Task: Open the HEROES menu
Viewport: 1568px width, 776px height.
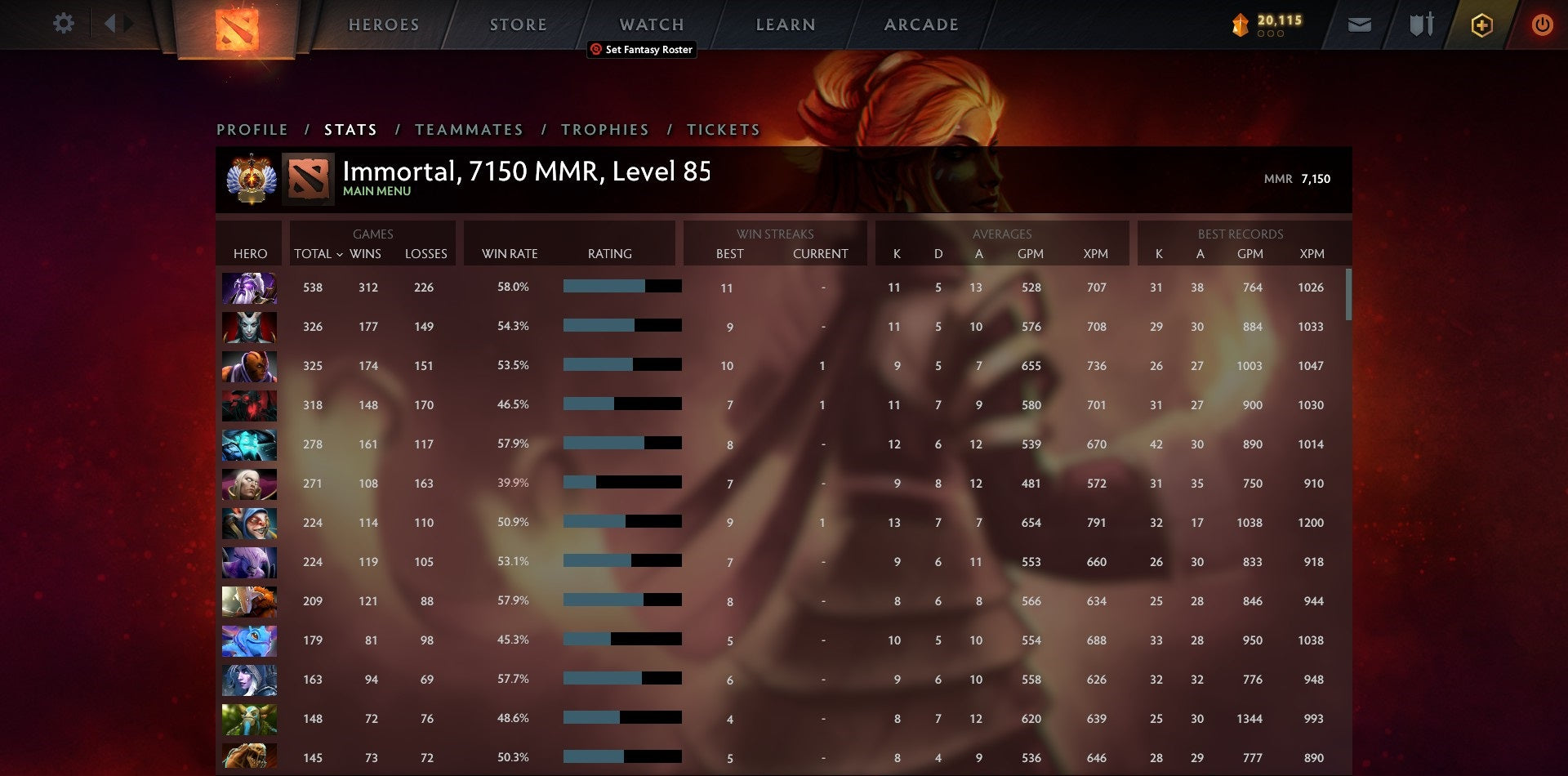Action: [x=384, y=24]
